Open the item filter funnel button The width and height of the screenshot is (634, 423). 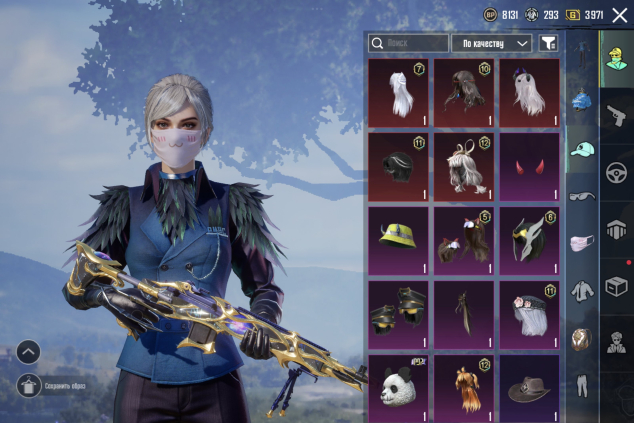click(x=549, y=43)
